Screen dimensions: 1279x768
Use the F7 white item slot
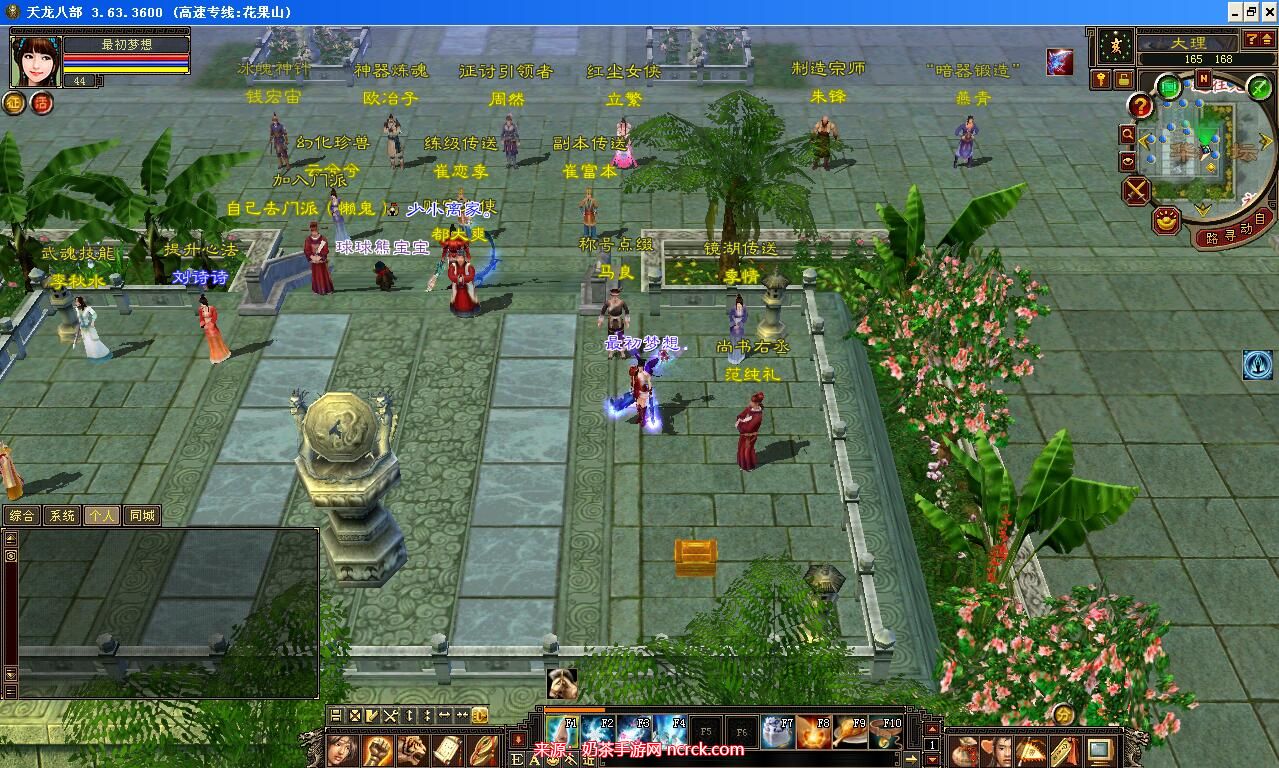(778, 732)
